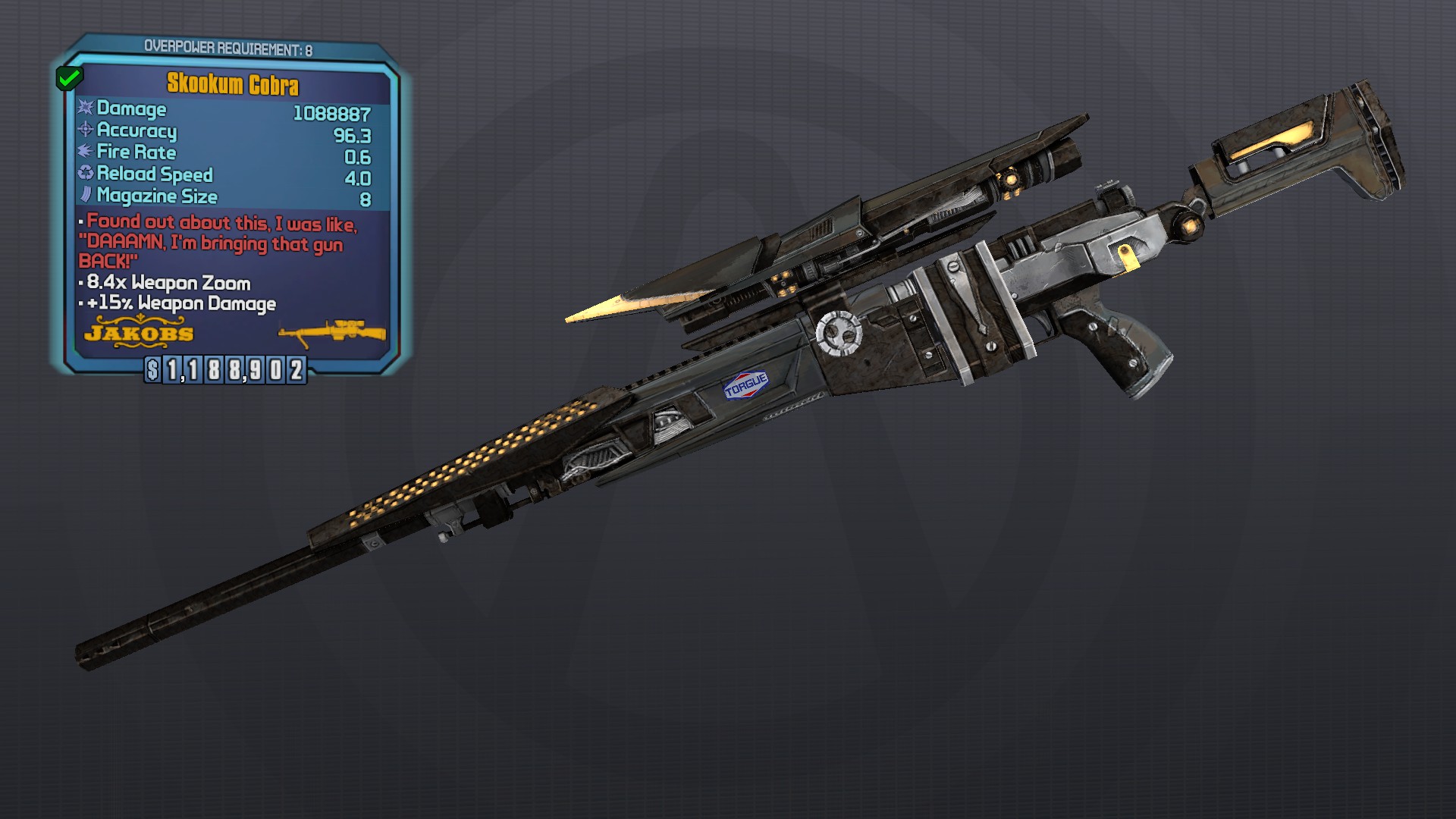Screen dimensions: 1456x819
Task: Click the yellow sniper rifle thumbnail icon
Action: 331,334
